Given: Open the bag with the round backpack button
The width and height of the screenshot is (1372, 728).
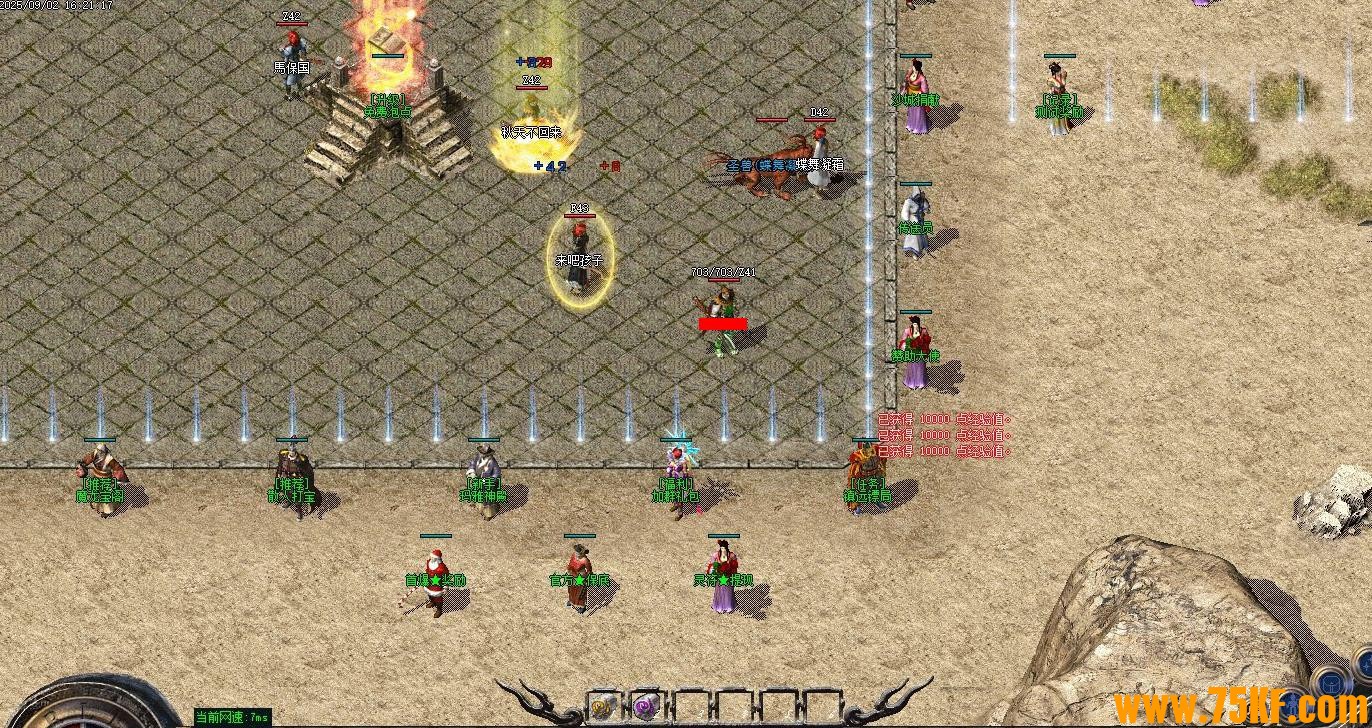Looking at the screenshot, I should [x=1330, y=683].
